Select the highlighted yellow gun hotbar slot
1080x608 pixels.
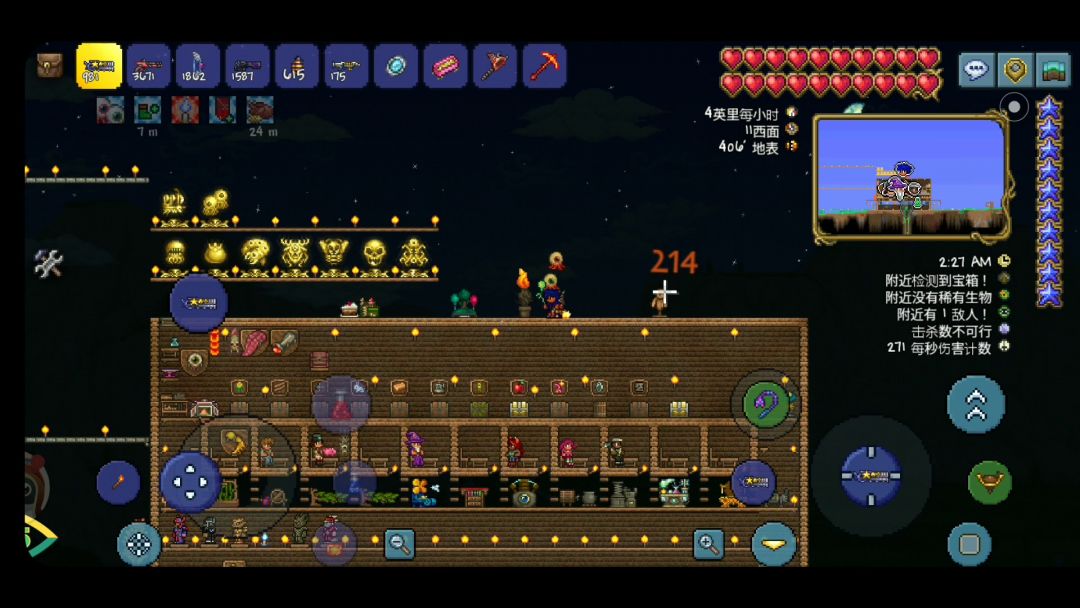[x=99, y=66]
